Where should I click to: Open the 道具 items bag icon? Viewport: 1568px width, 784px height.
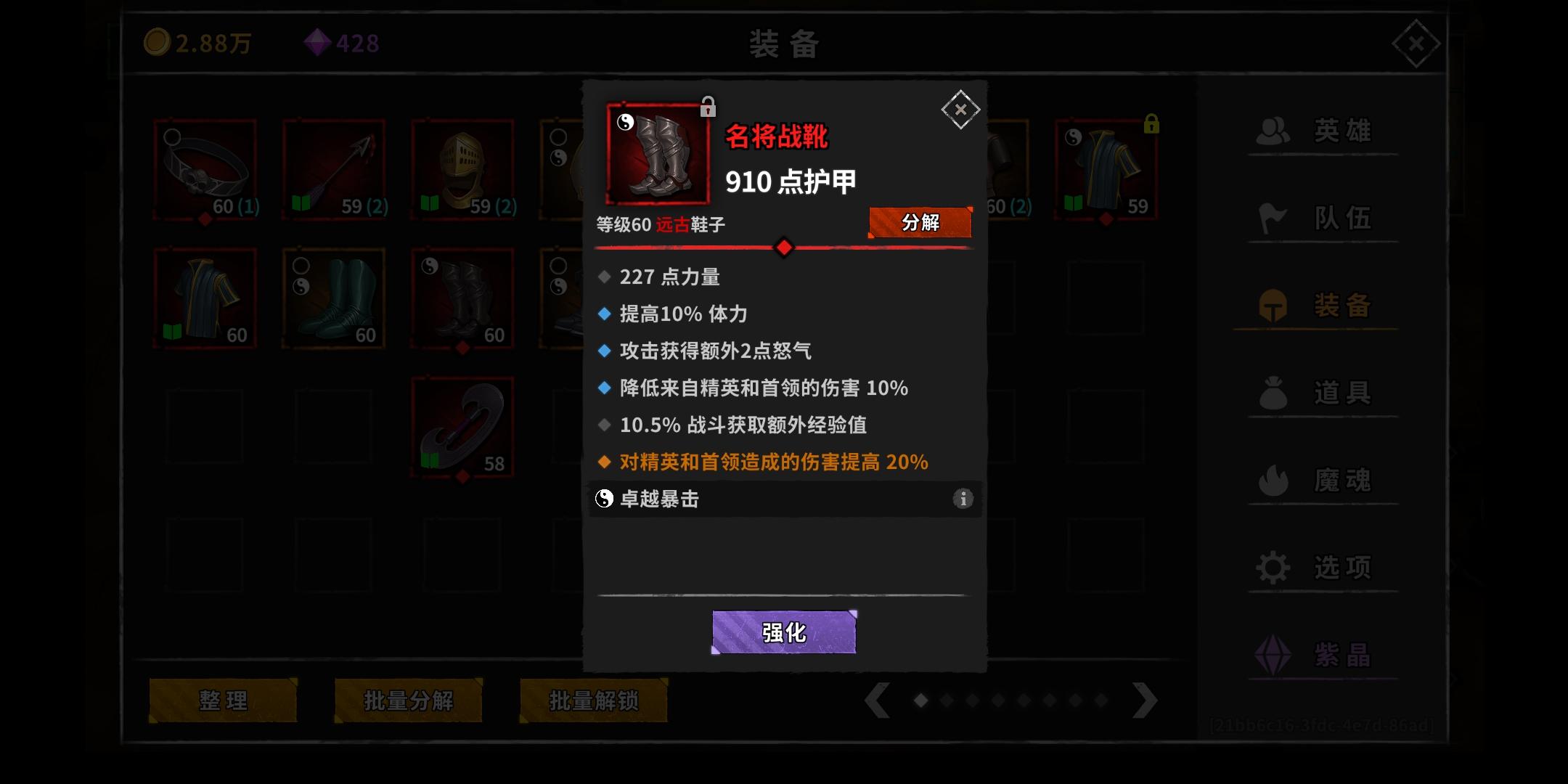click(x=1273, y=392)
